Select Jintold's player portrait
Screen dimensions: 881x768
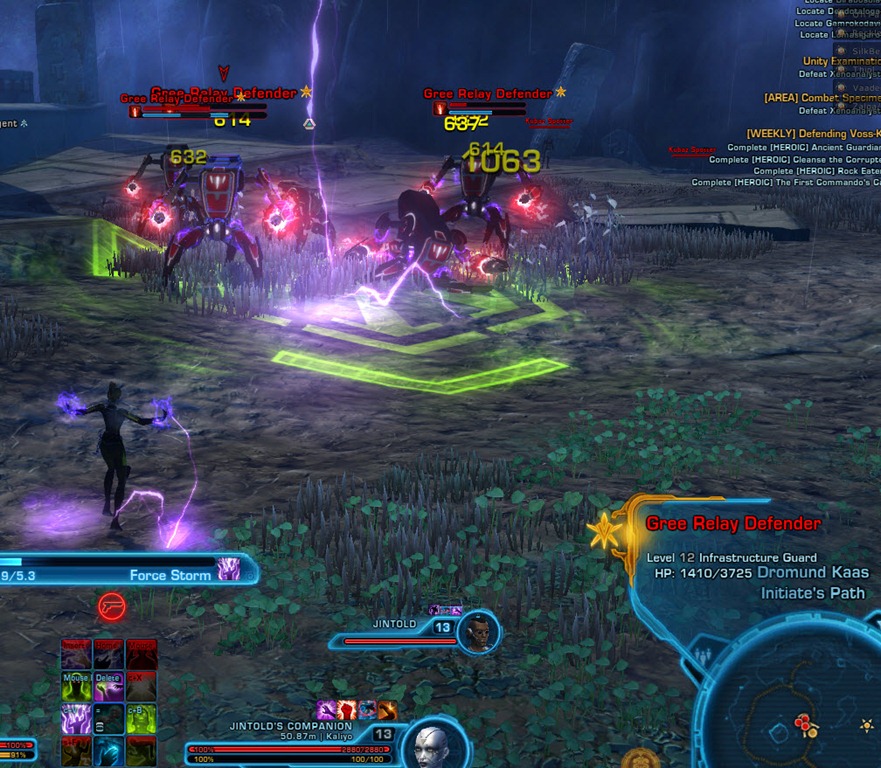coord(479,631)
